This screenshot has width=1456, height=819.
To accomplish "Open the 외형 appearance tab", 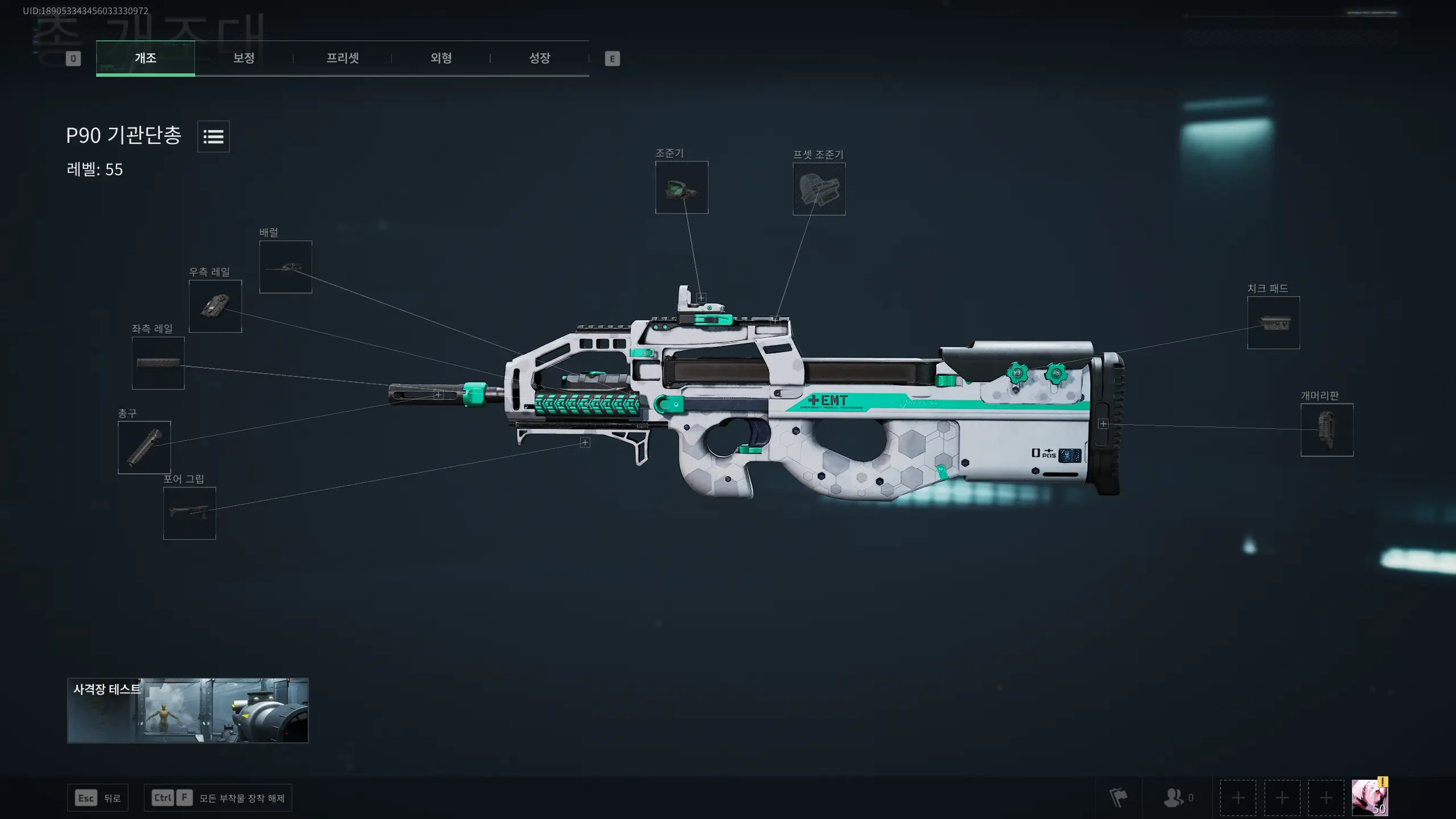I will pyautogui.click(x=441, y=57).
